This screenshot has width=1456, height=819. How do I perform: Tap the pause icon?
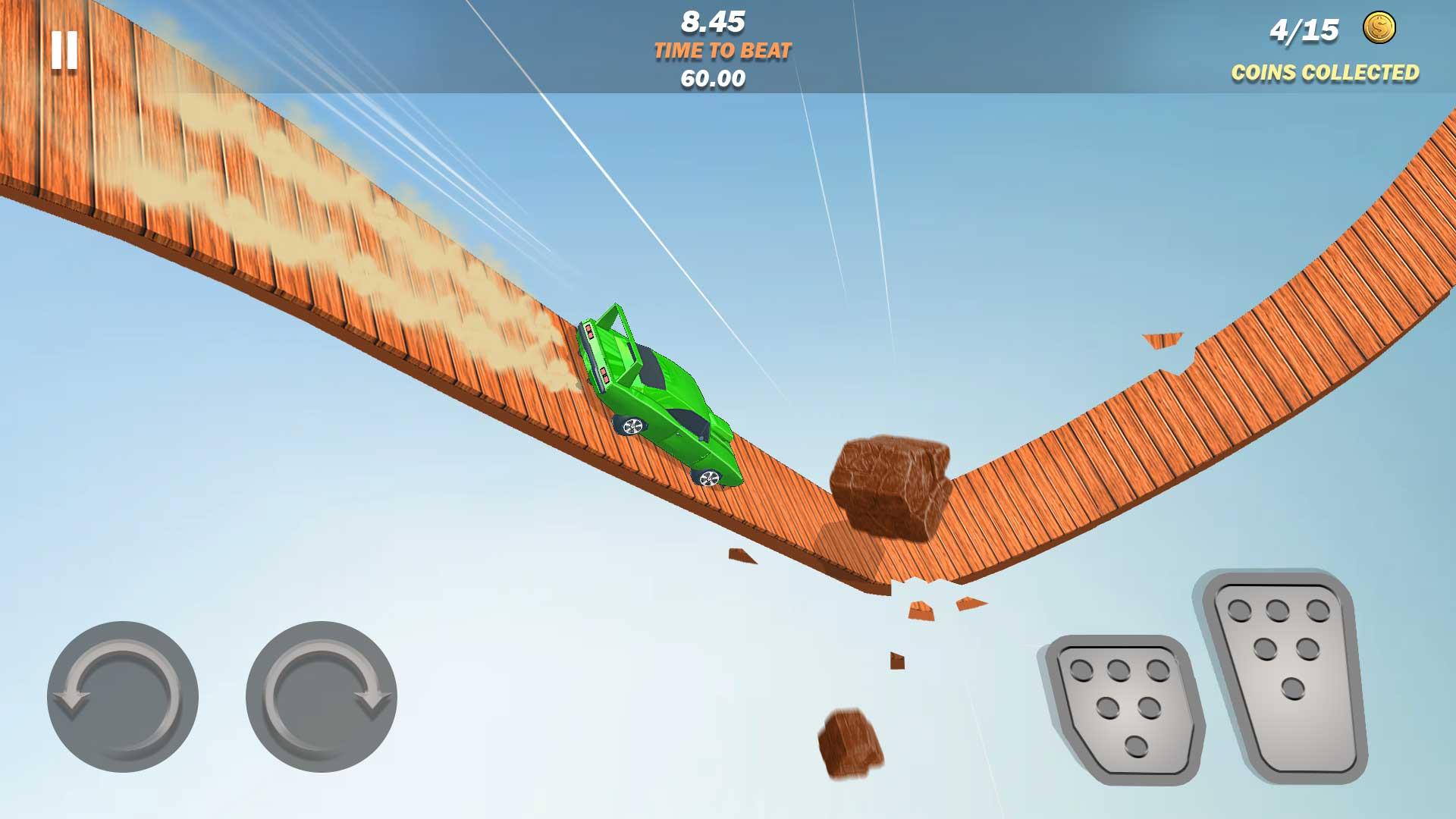click(x=64, y=51)
